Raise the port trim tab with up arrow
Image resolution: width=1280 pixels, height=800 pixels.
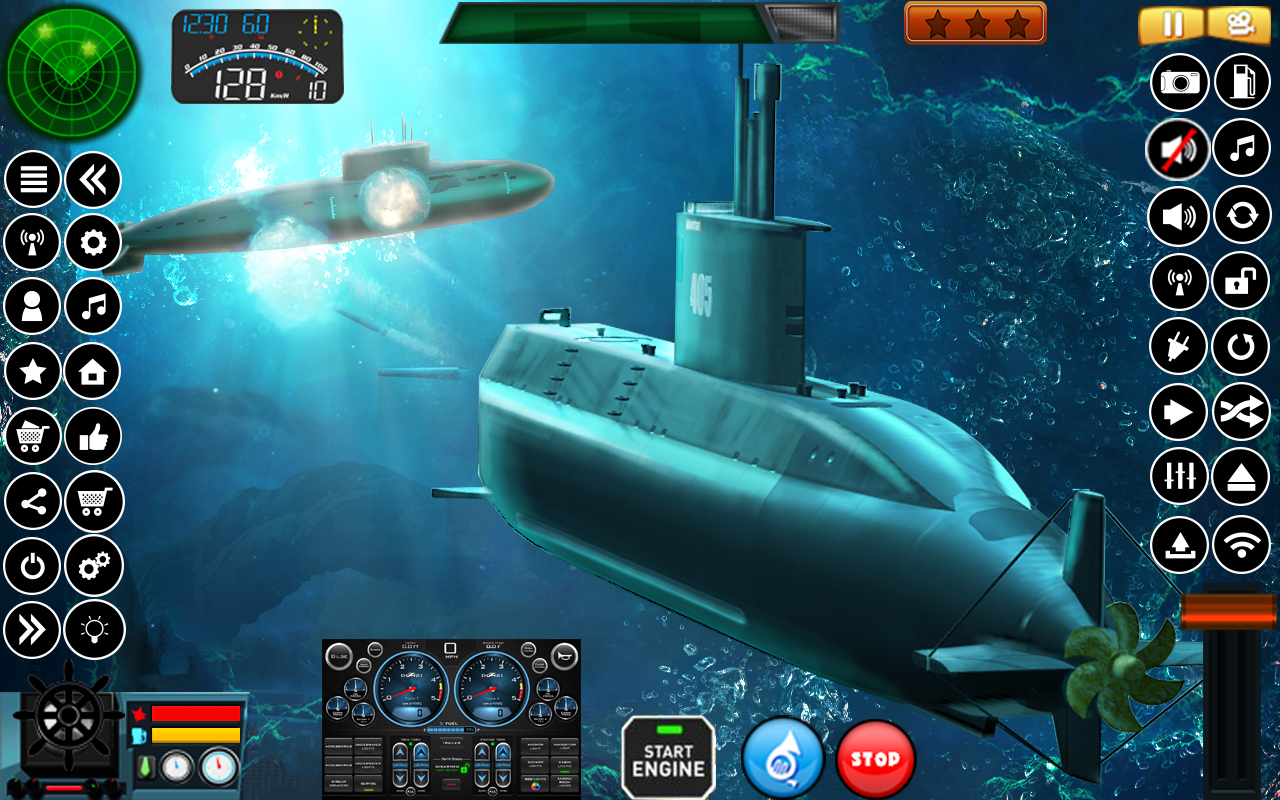tap(400, 752)
